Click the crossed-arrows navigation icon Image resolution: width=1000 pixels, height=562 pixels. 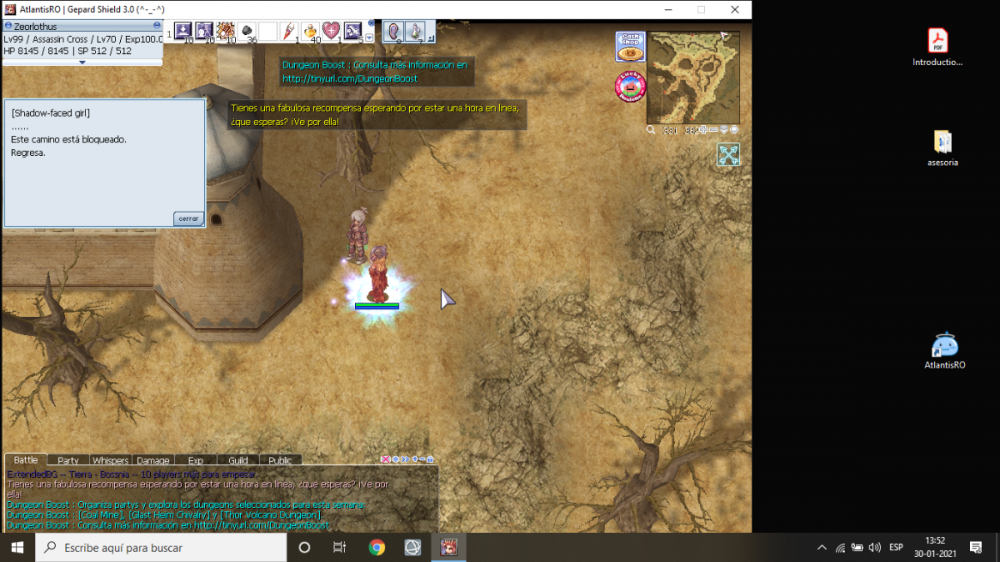tap(728, 154)
